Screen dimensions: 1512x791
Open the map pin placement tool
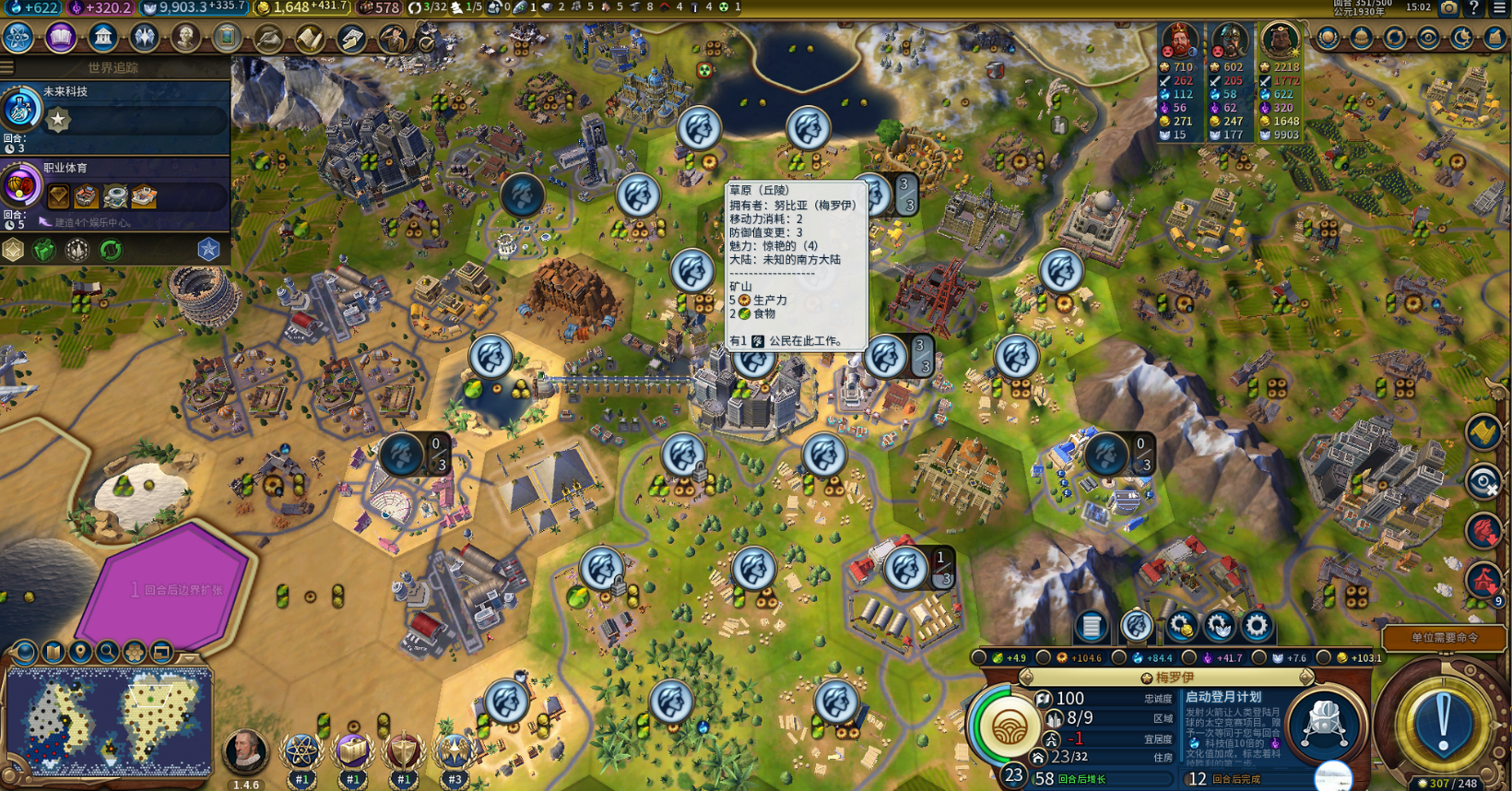click(x=80, y=653)
